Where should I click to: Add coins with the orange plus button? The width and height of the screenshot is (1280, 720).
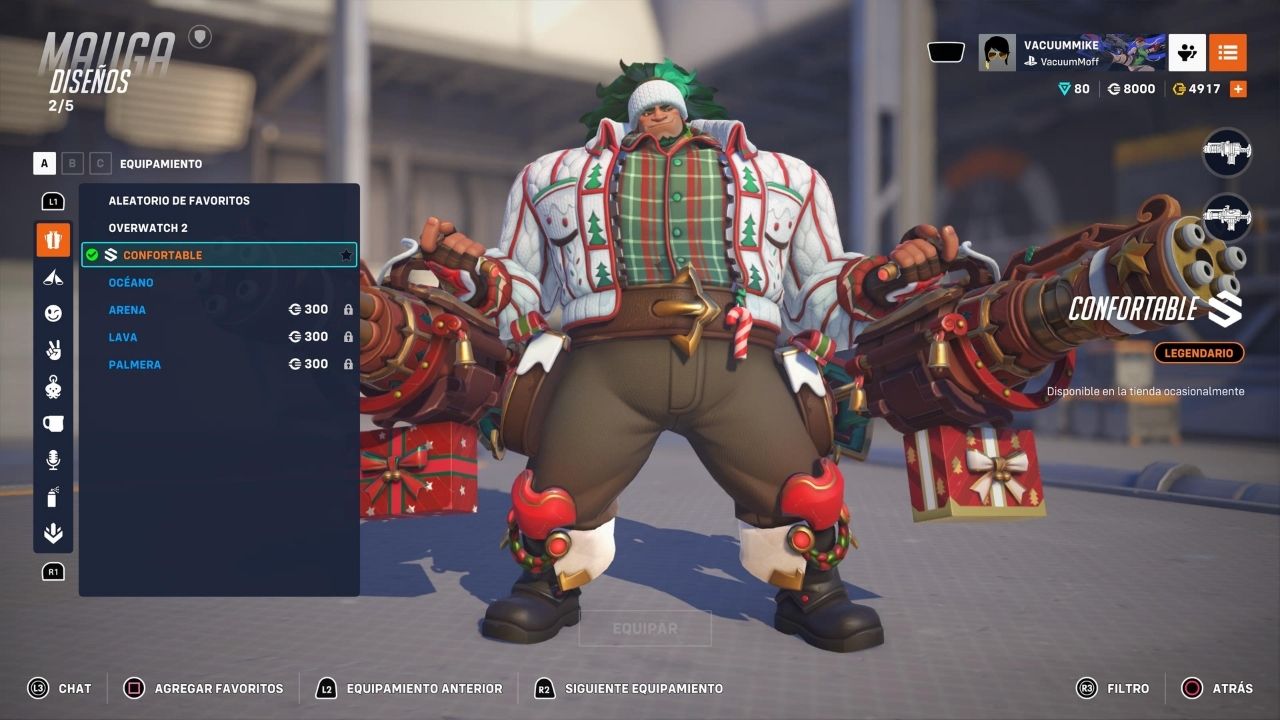tap(1238, 89)
